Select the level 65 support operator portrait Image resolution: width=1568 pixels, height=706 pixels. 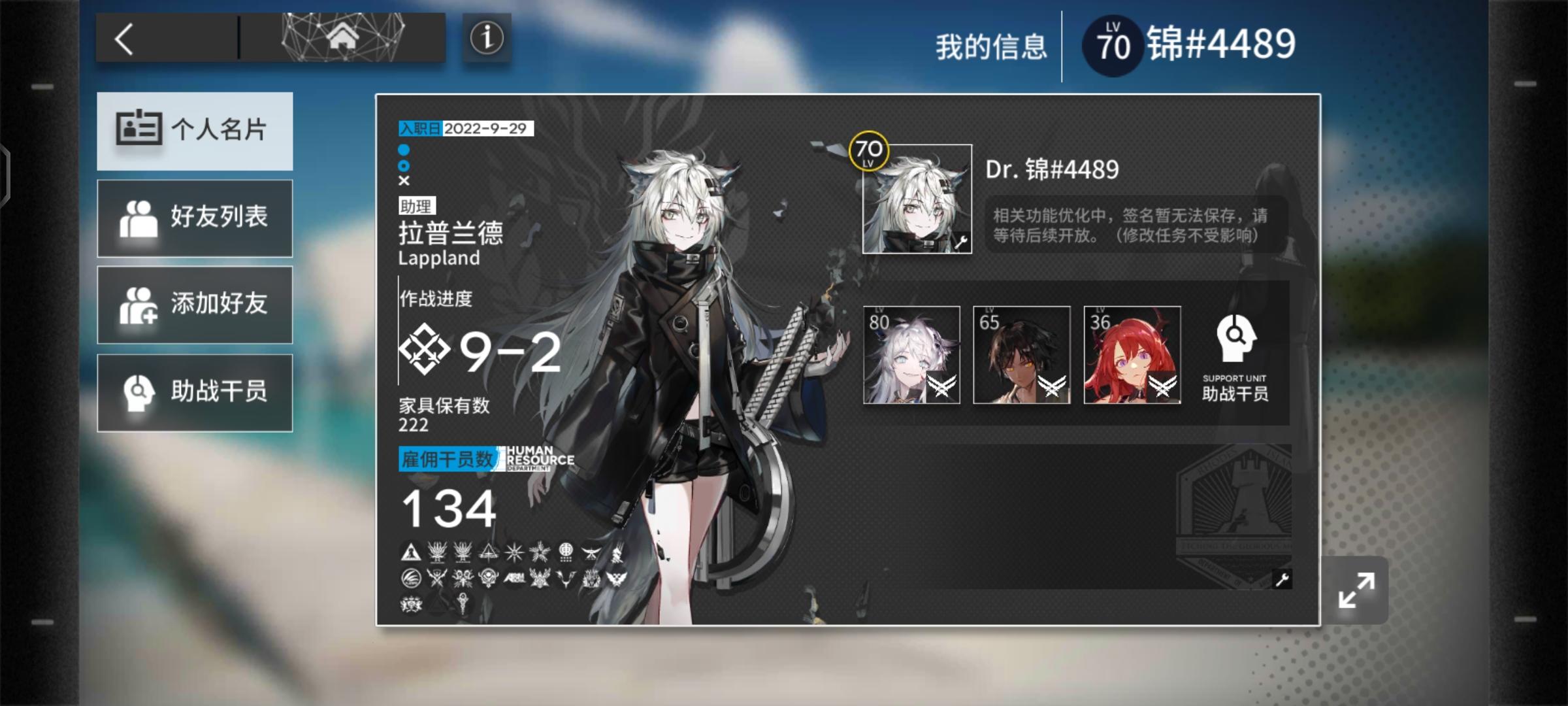pyautogui.click(x=1022, y=355)
